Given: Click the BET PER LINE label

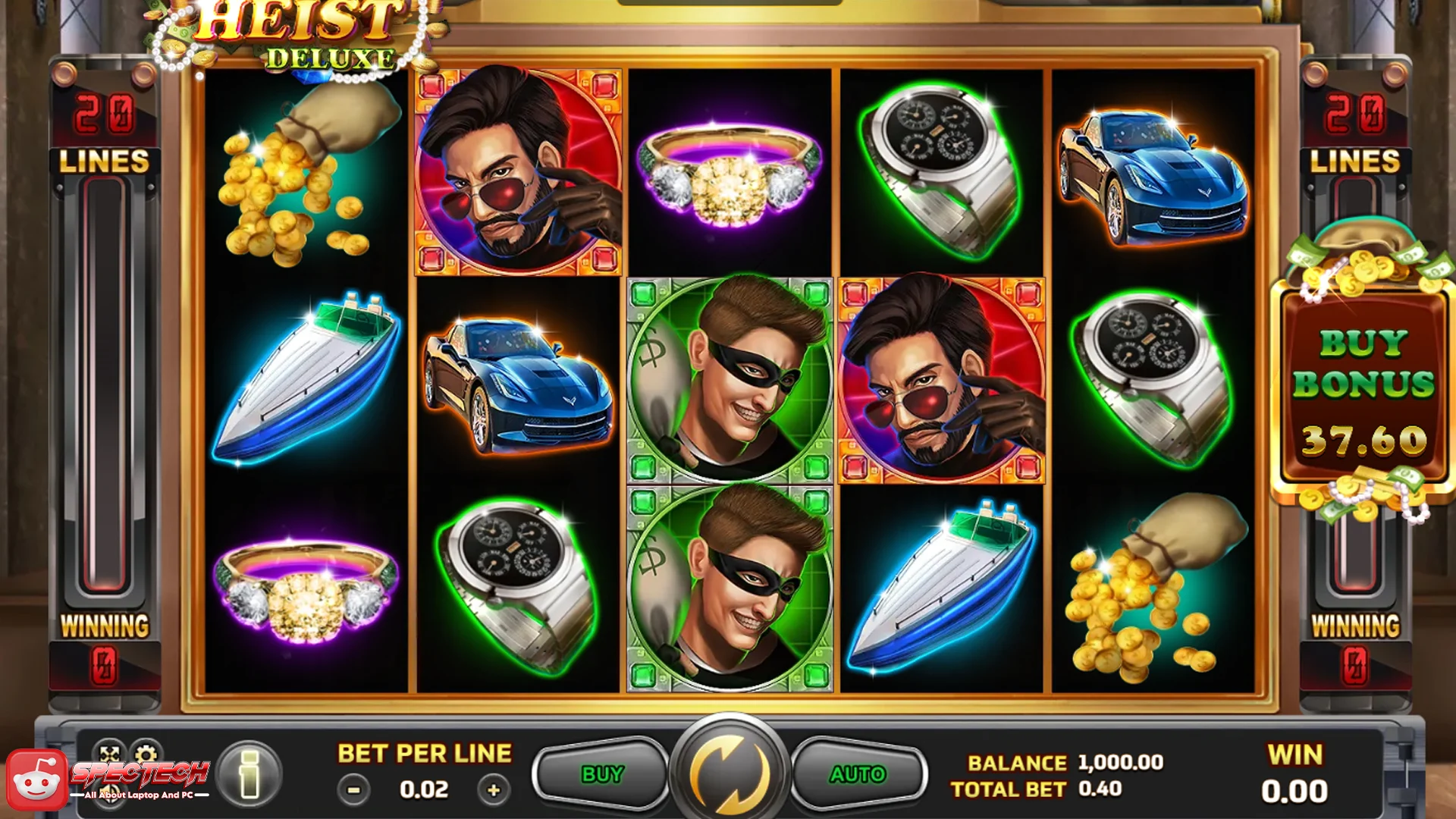Looking at the screenshot, I should click(423, 754).
